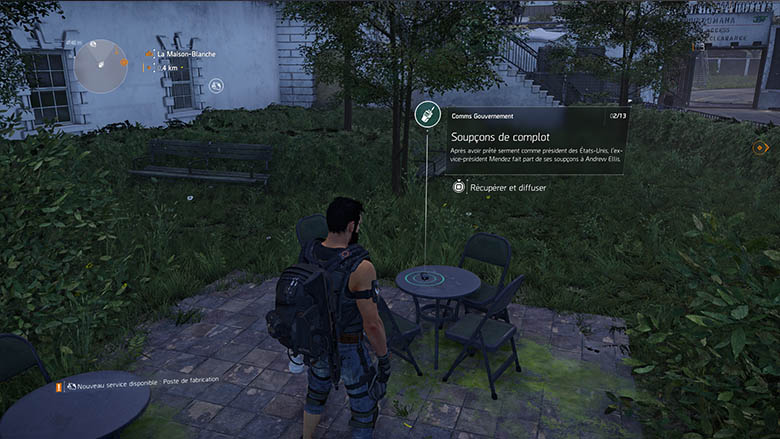Open the circular minimap

coord(100,66)
